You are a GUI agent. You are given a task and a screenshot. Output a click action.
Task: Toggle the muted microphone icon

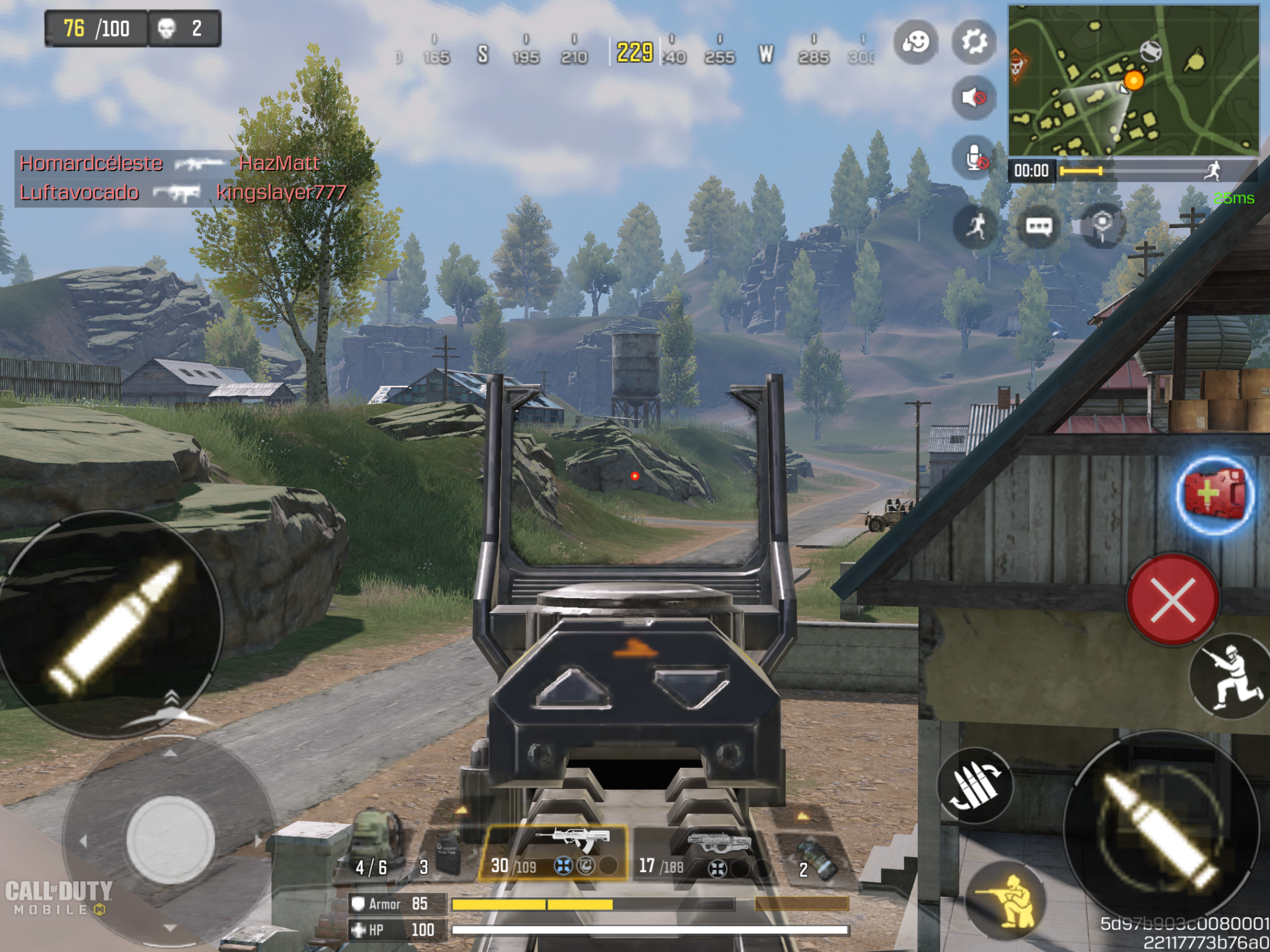tap(974, 157)
